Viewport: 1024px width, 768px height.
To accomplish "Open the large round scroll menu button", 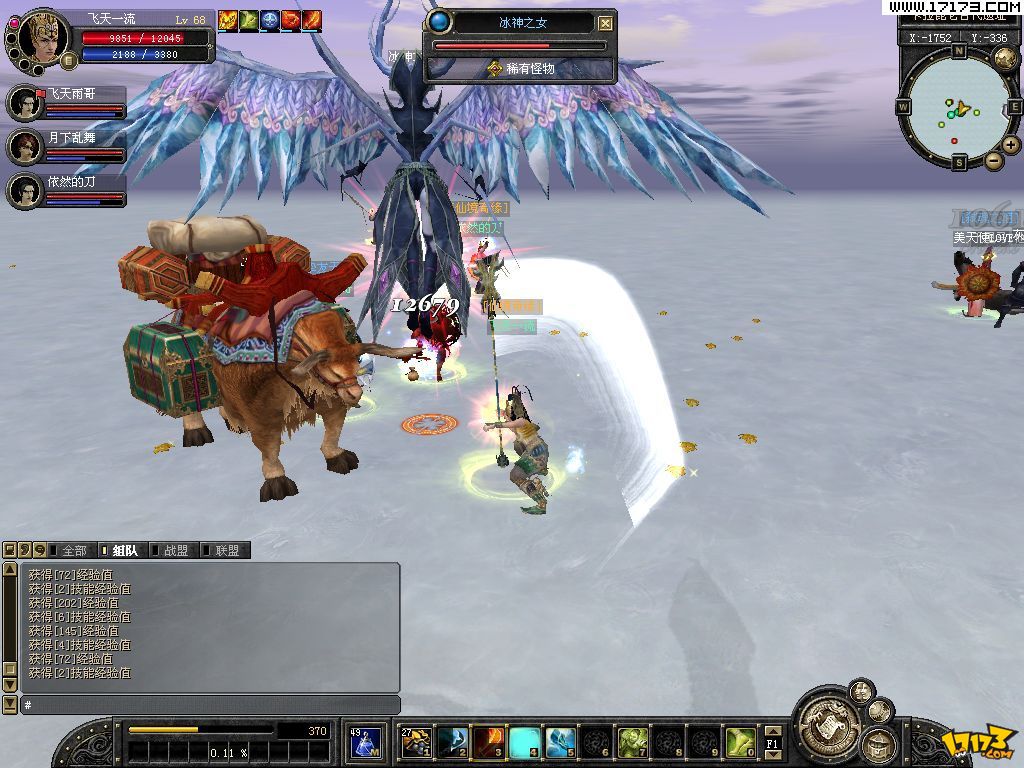I will (826, 721).
